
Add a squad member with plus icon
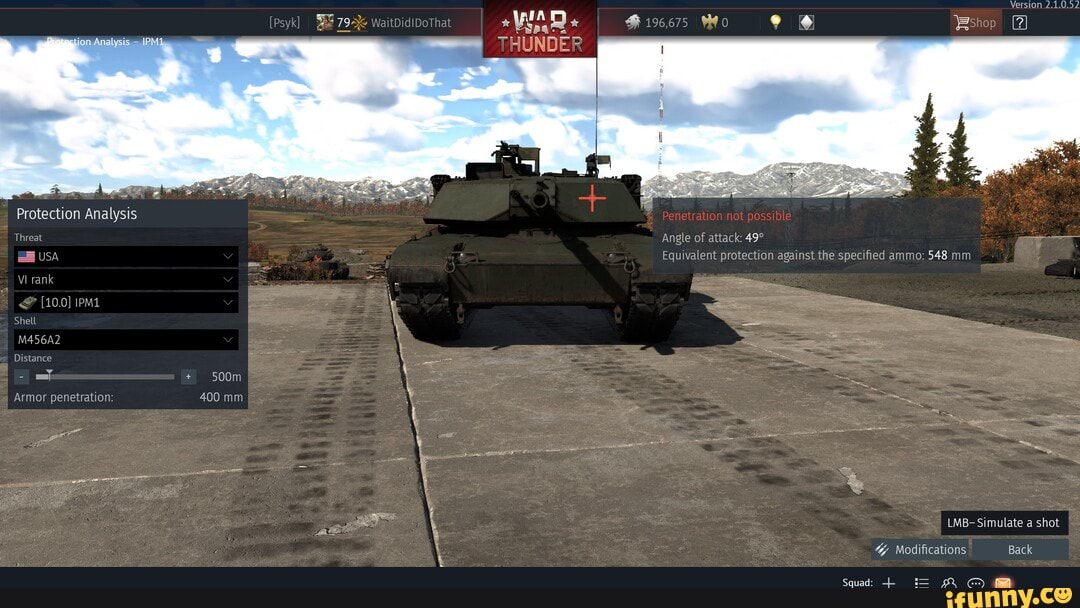click(x=888, y=583)
